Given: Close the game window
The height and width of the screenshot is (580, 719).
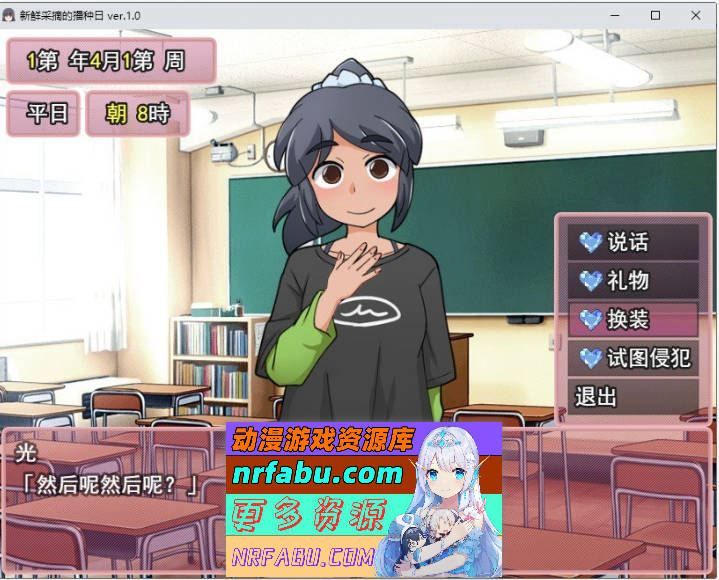Looking at the screenshot, I should (695, 15).
